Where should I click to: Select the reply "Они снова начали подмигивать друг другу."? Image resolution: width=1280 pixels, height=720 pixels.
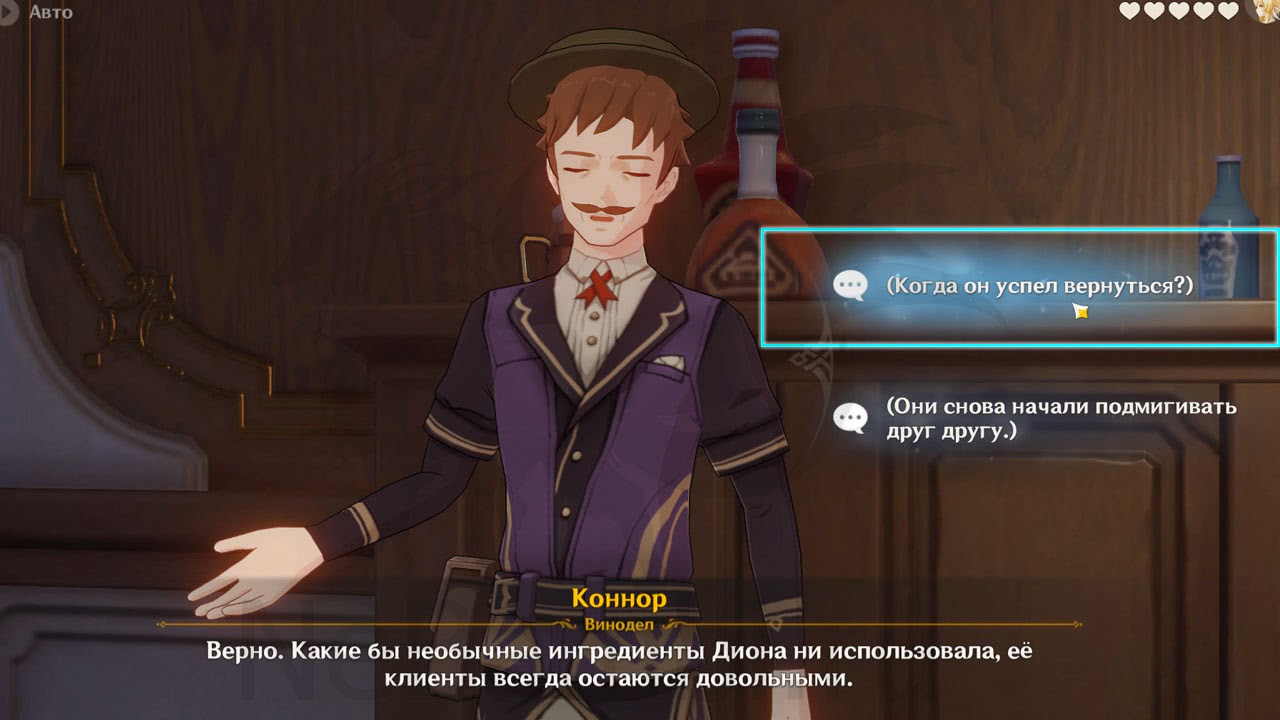pos(1040,419)
